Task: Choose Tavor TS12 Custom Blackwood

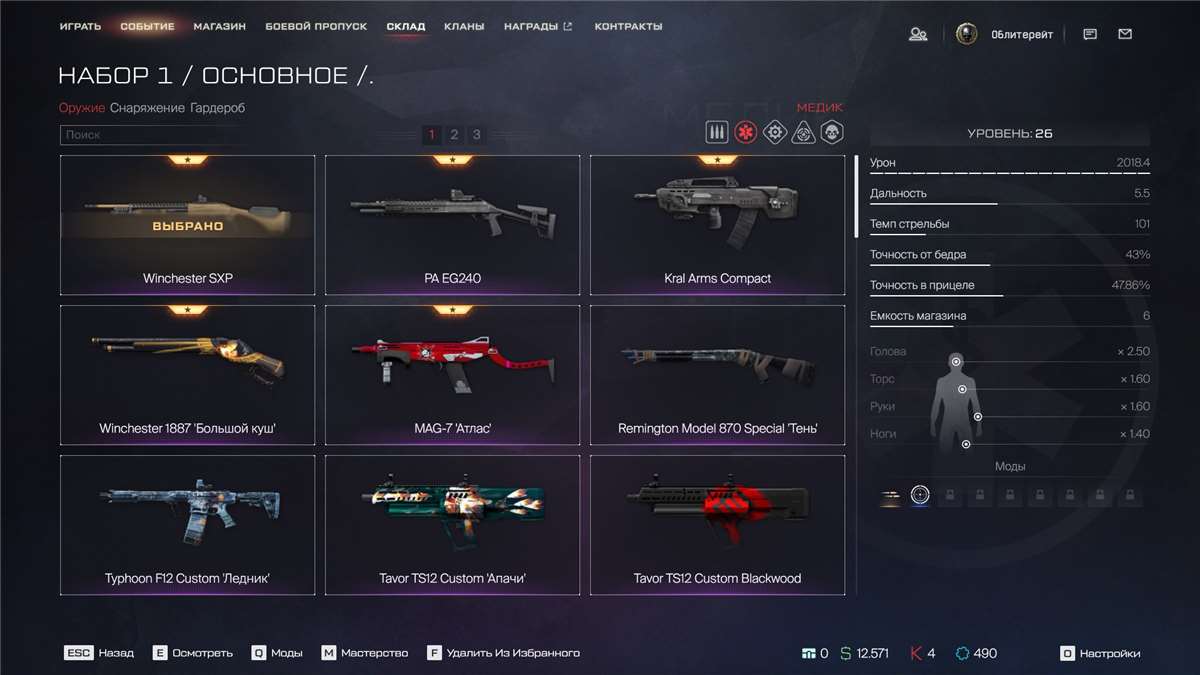Action: click(717, 525)
